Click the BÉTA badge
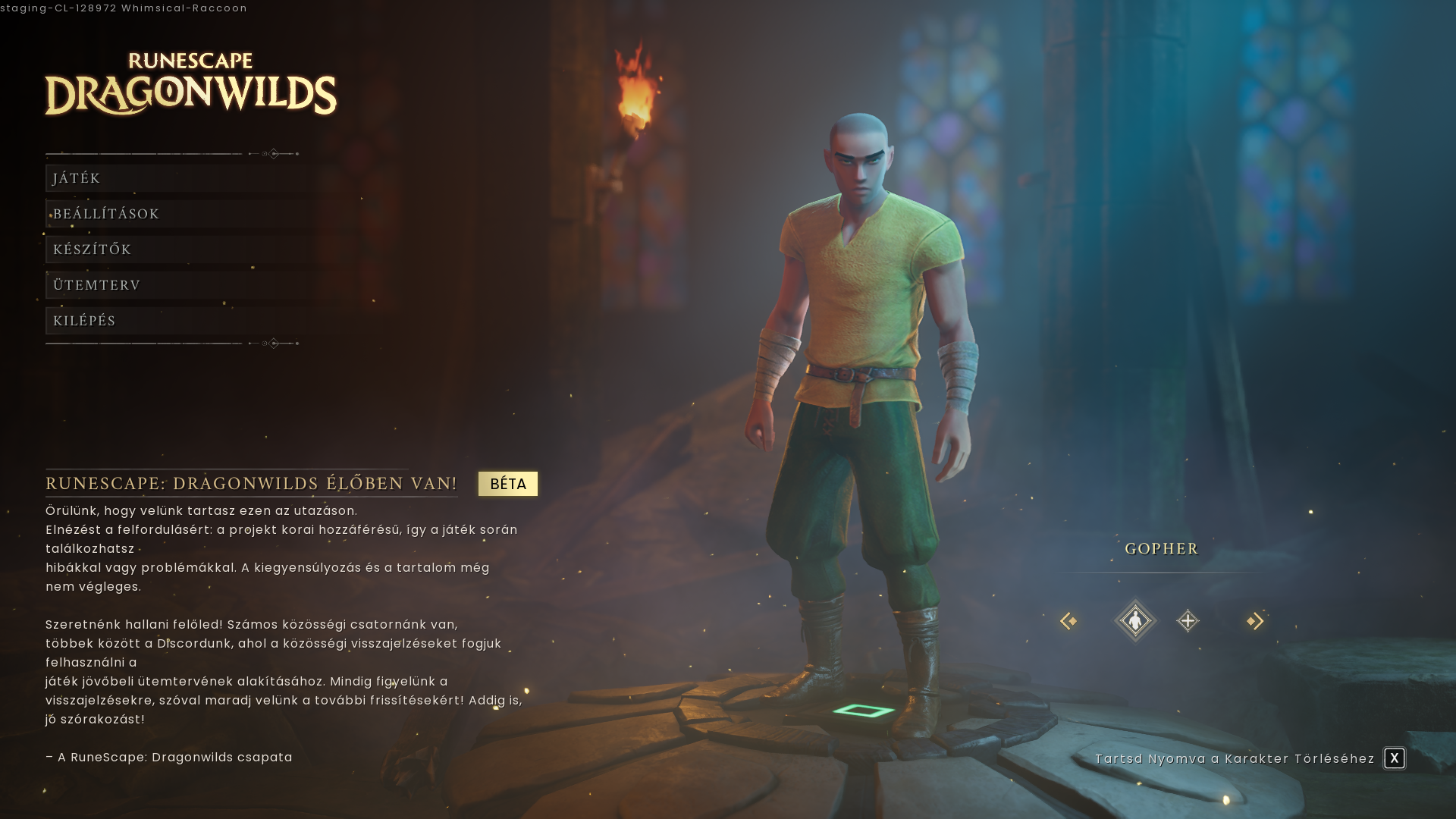1456x819 pixels. coord(508,484)
